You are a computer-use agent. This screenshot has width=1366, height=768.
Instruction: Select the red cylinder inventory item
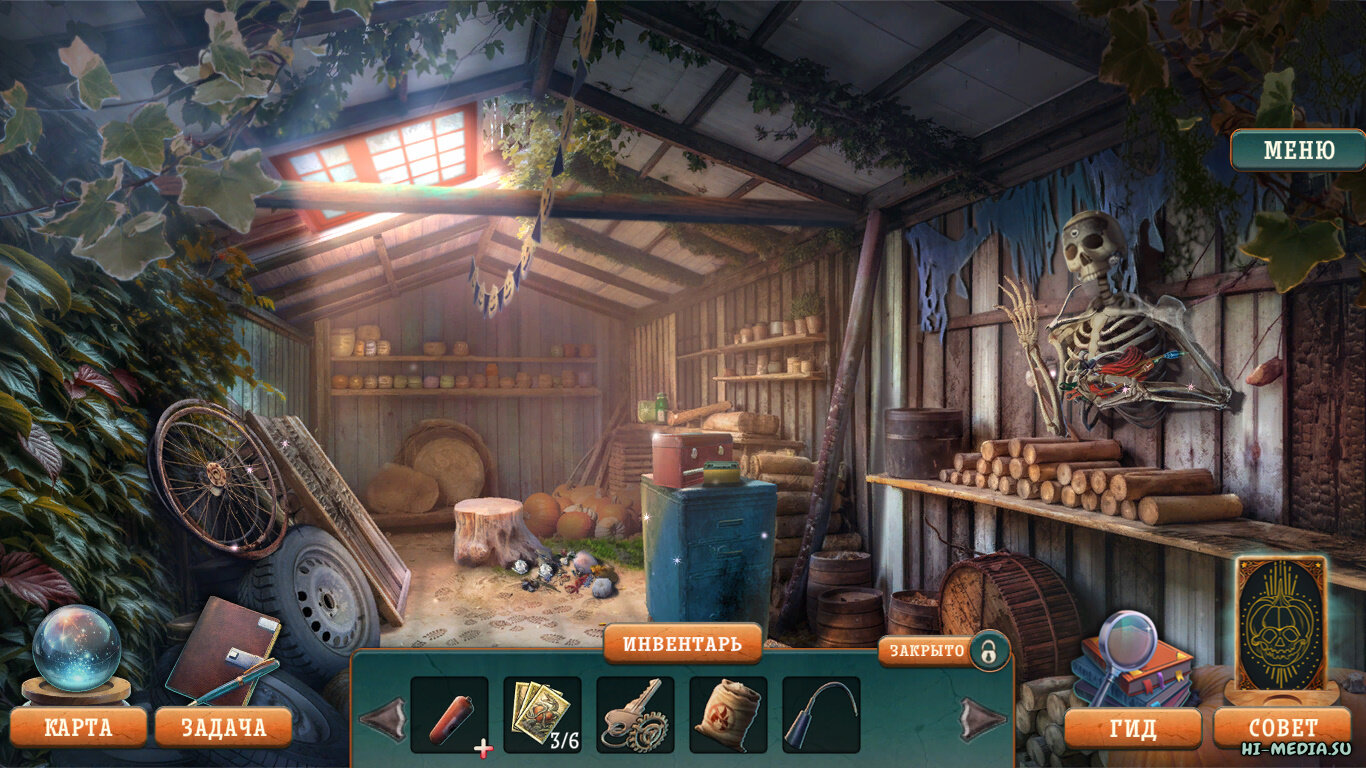tap(449, 714)
